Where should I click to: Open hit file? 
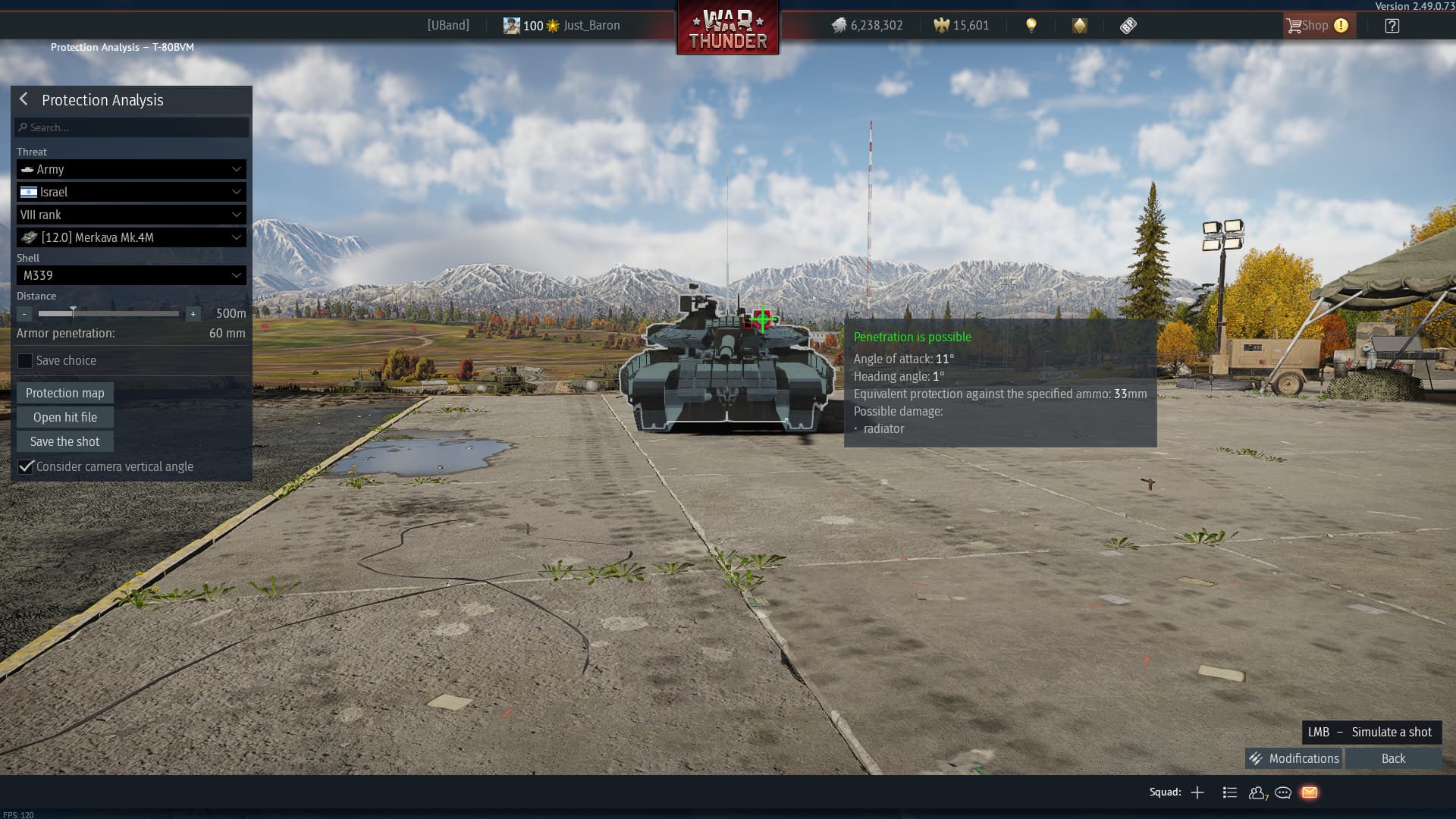tap(65, 417)
